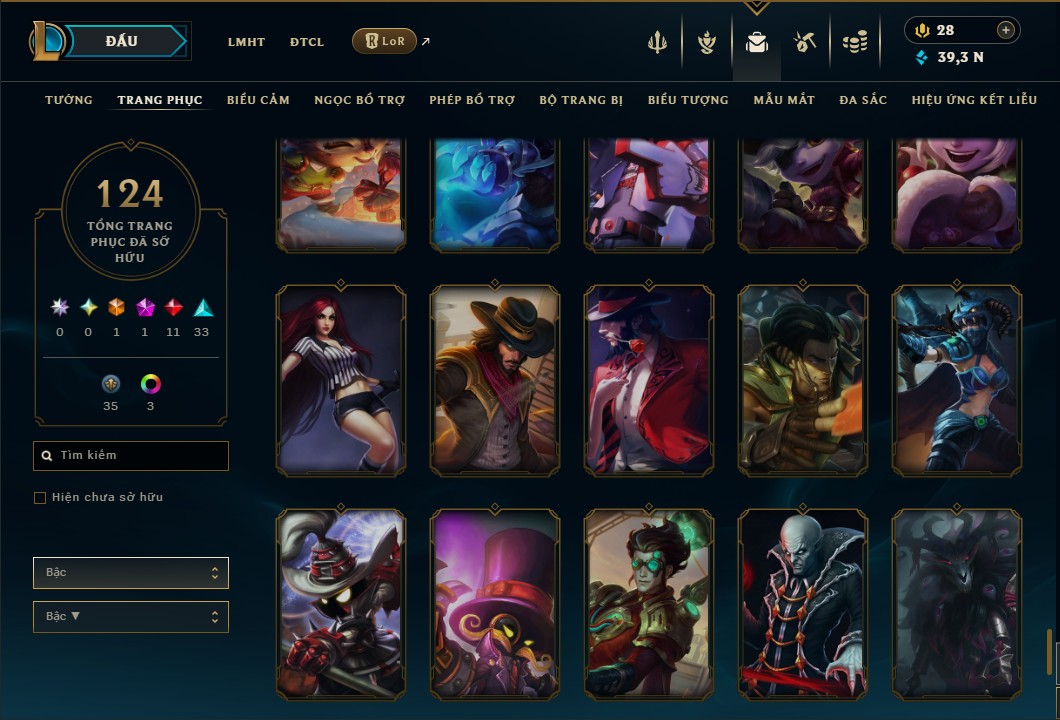Switch to the ĐTCL game tab
1060x720 pixels.
point(307,42)
